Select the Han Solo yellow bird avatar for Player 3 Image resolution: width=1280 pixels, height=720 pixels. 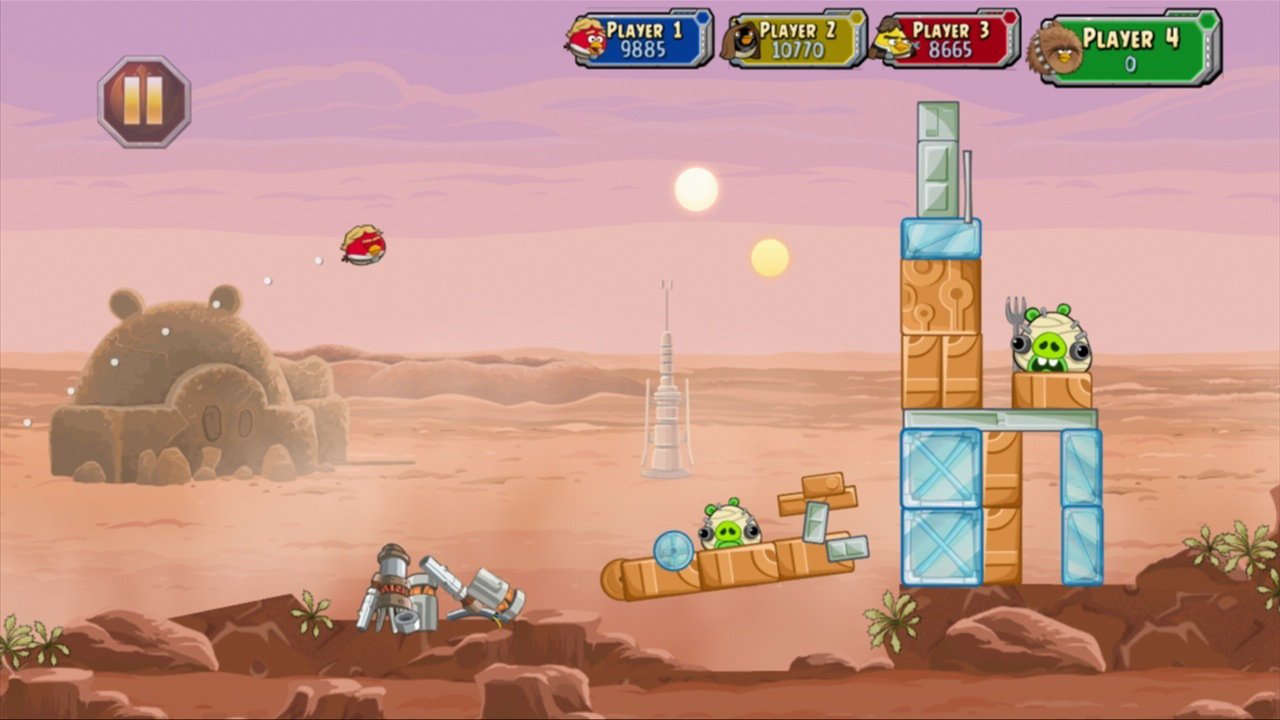890,43
